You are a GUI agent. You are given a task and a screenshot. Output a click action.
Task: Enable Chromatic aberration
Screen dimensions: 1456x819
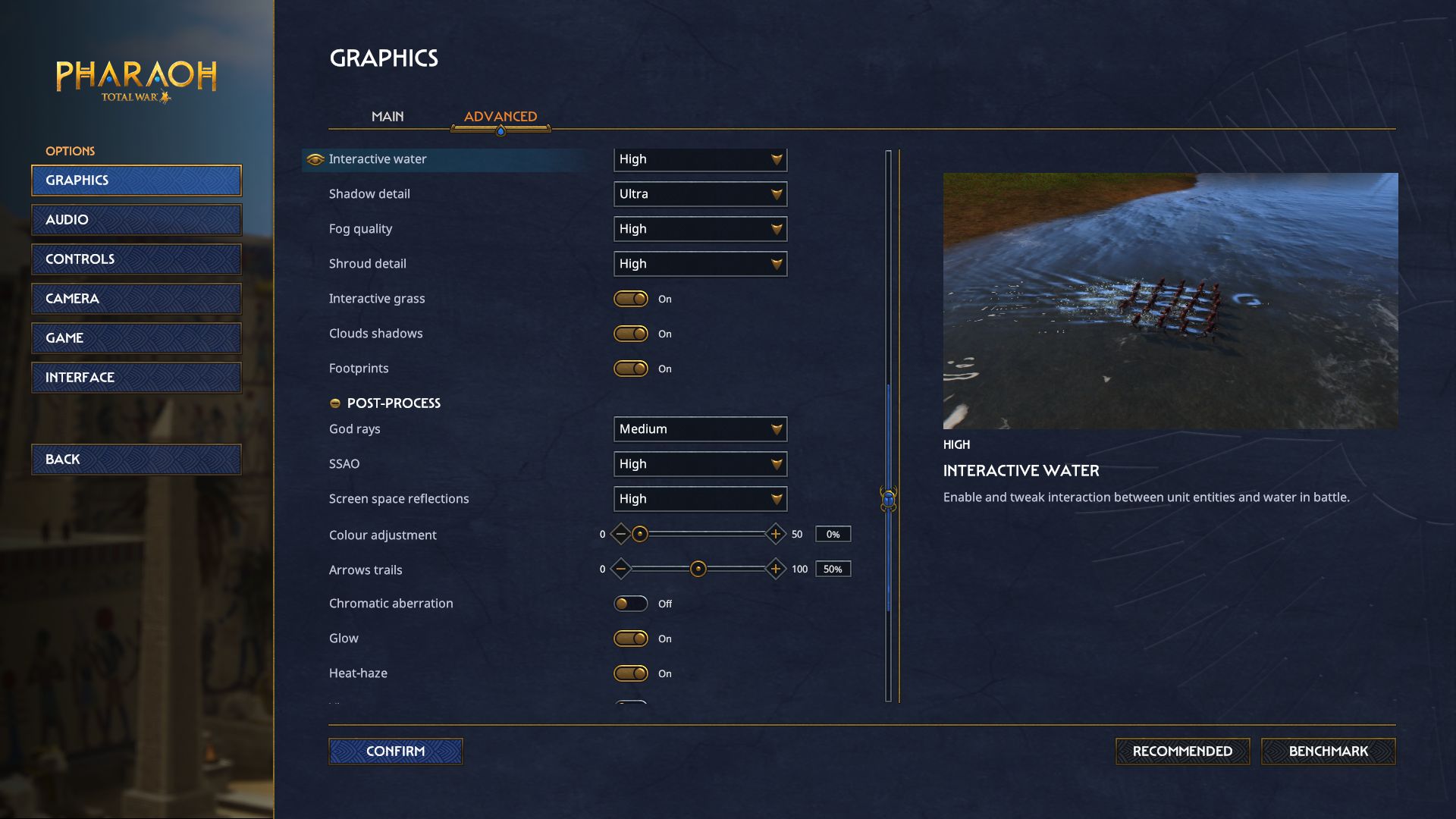[x=631, y=604]
